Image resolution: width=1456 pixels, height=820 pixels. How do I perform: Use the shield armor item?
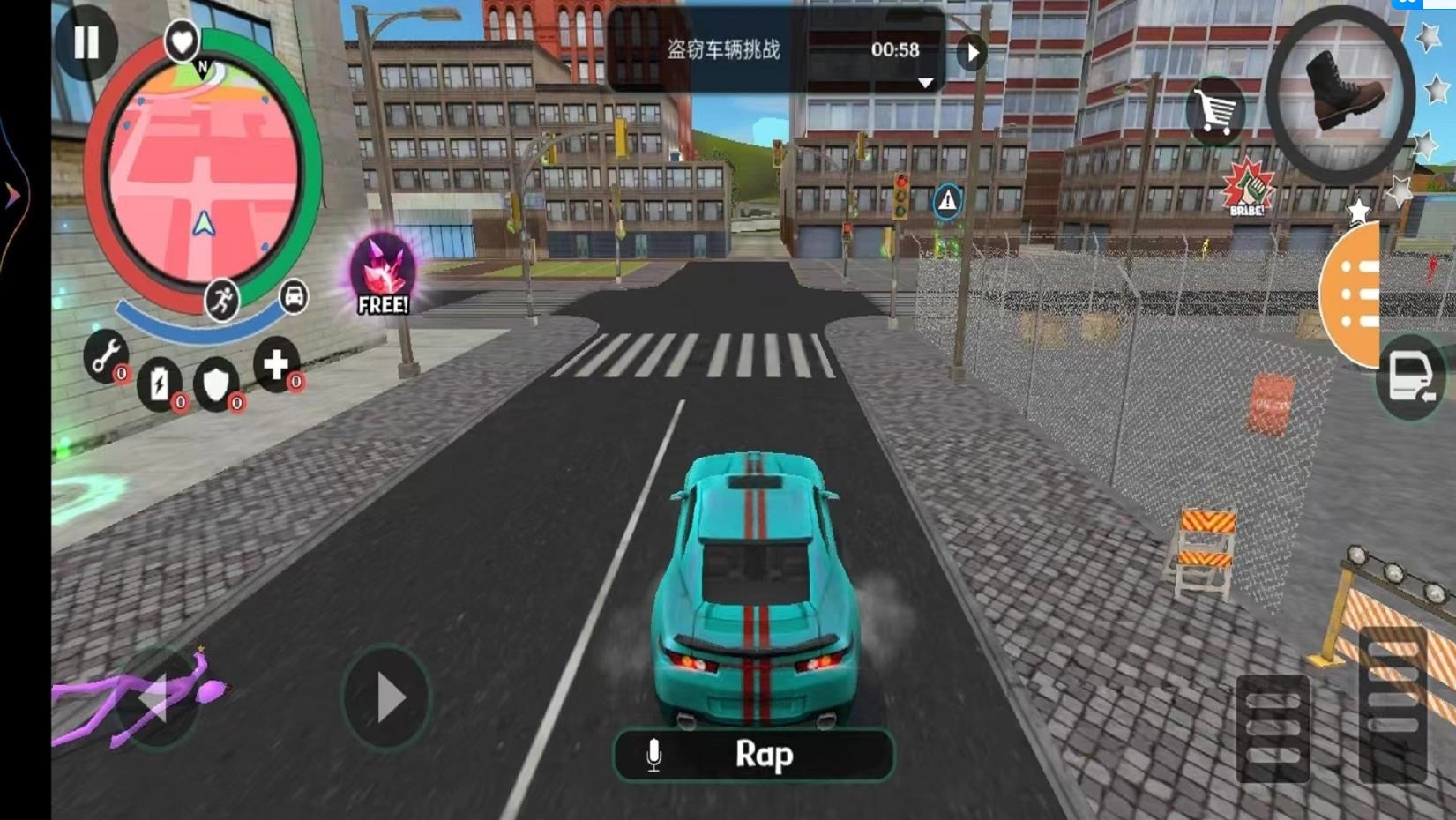tap(216, 384)
